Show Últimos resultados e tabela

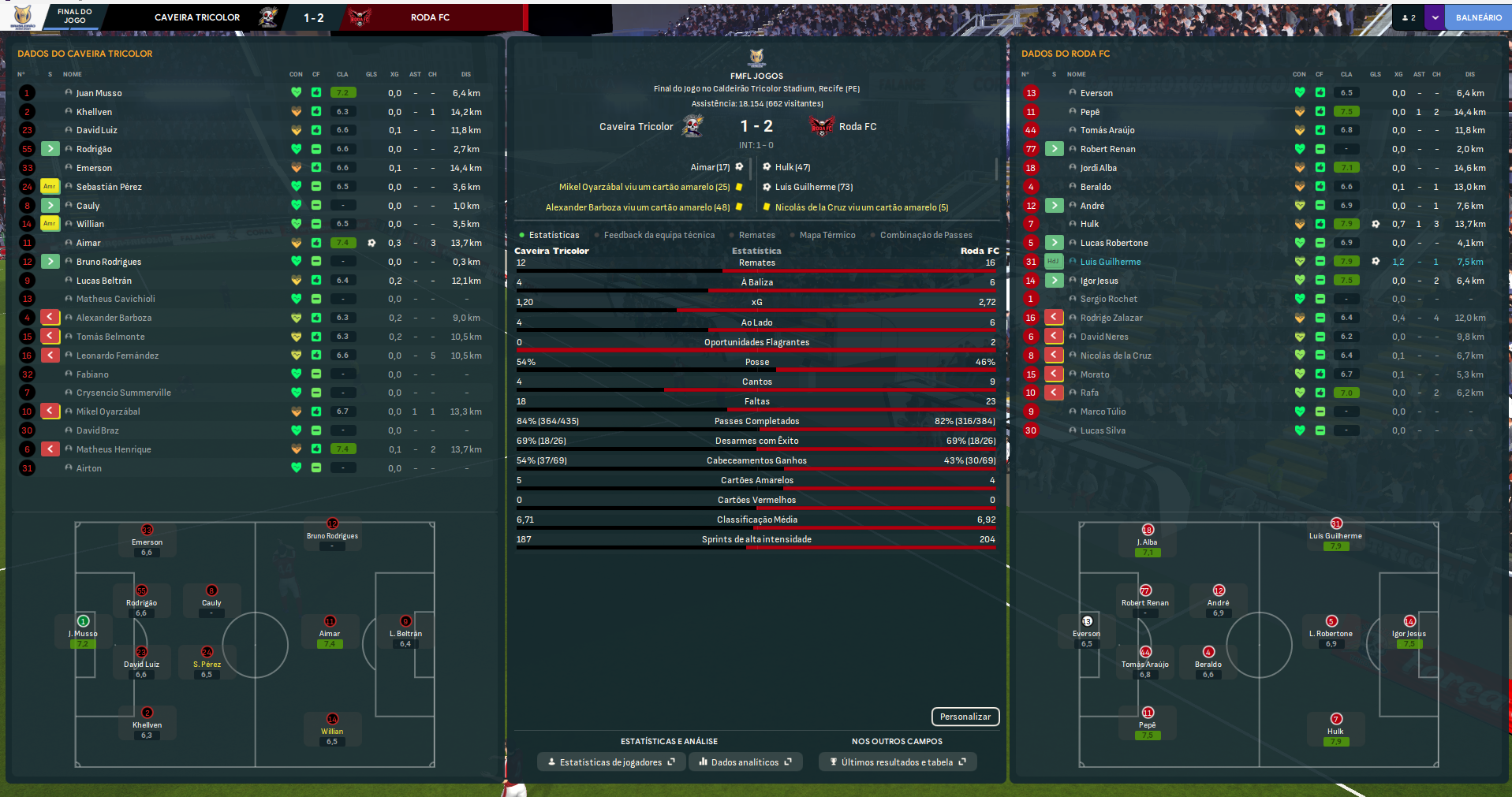pyautogui.click(x=898, y=762)
